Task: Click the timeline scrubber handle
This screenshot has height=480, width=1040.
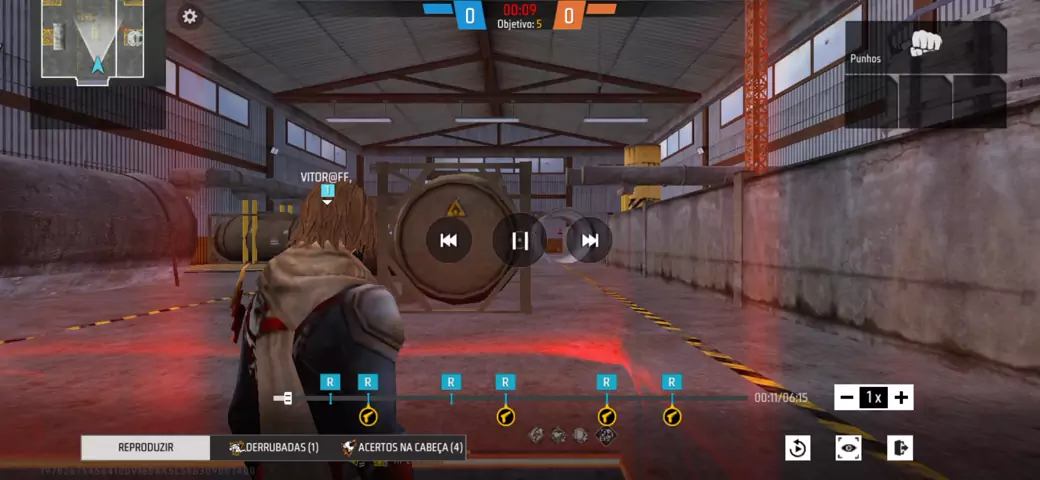Action: point(284,399)
